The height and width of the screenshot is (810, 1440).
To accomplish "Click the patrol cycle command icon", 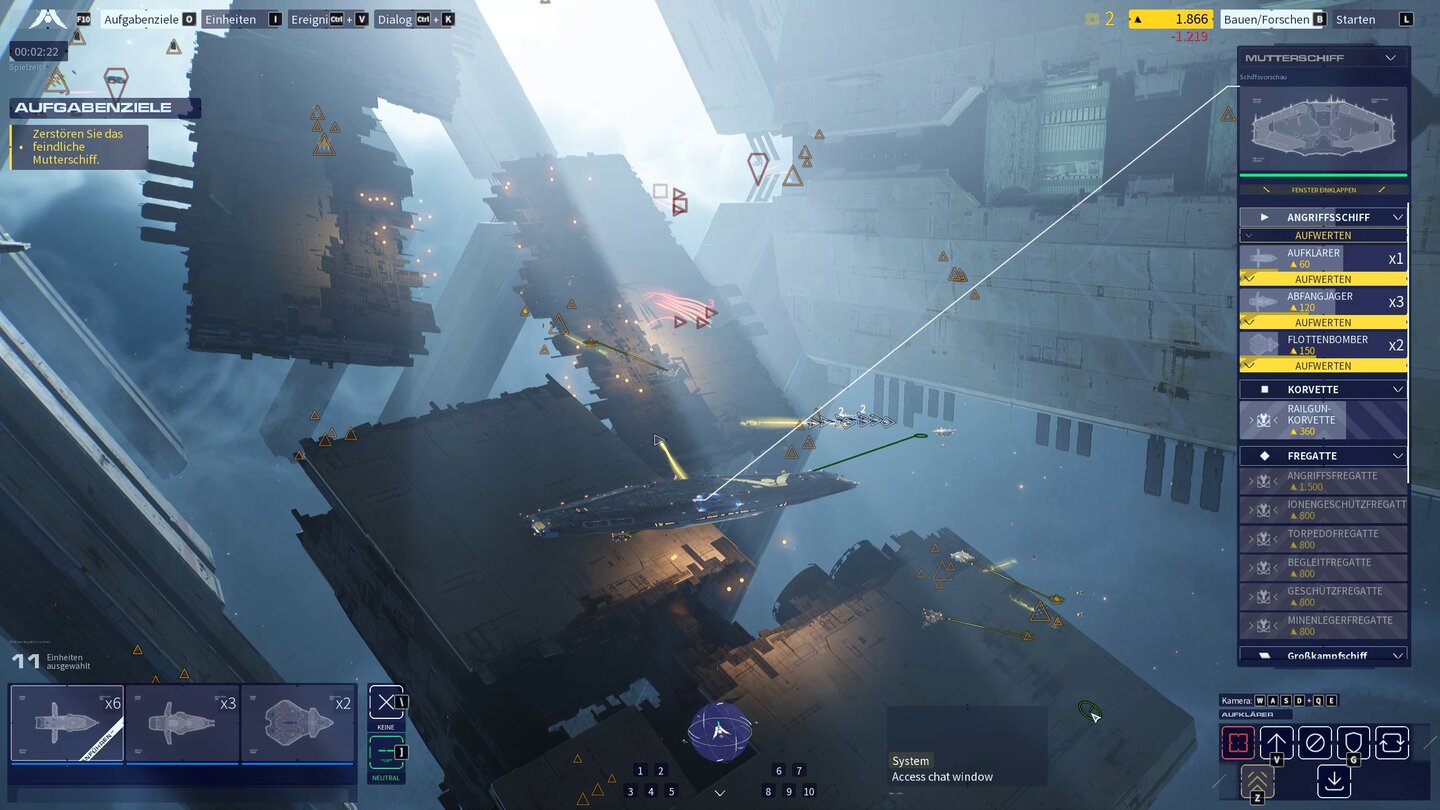I will pos(1390,742).
